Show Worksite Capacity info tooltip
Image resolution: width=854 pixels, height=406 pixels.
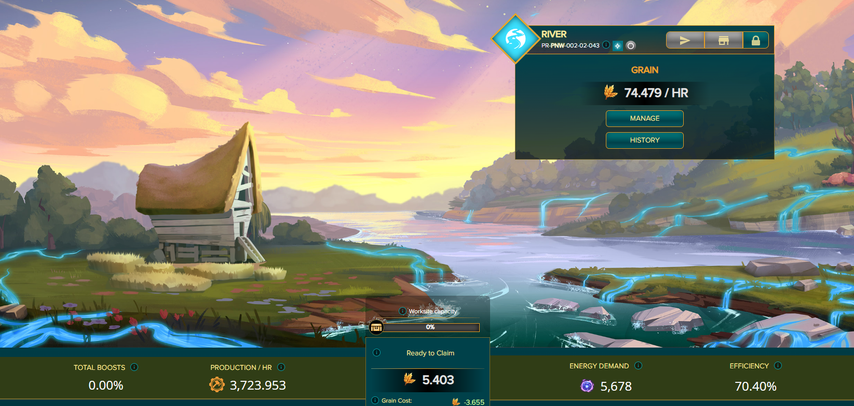(402, 311)
